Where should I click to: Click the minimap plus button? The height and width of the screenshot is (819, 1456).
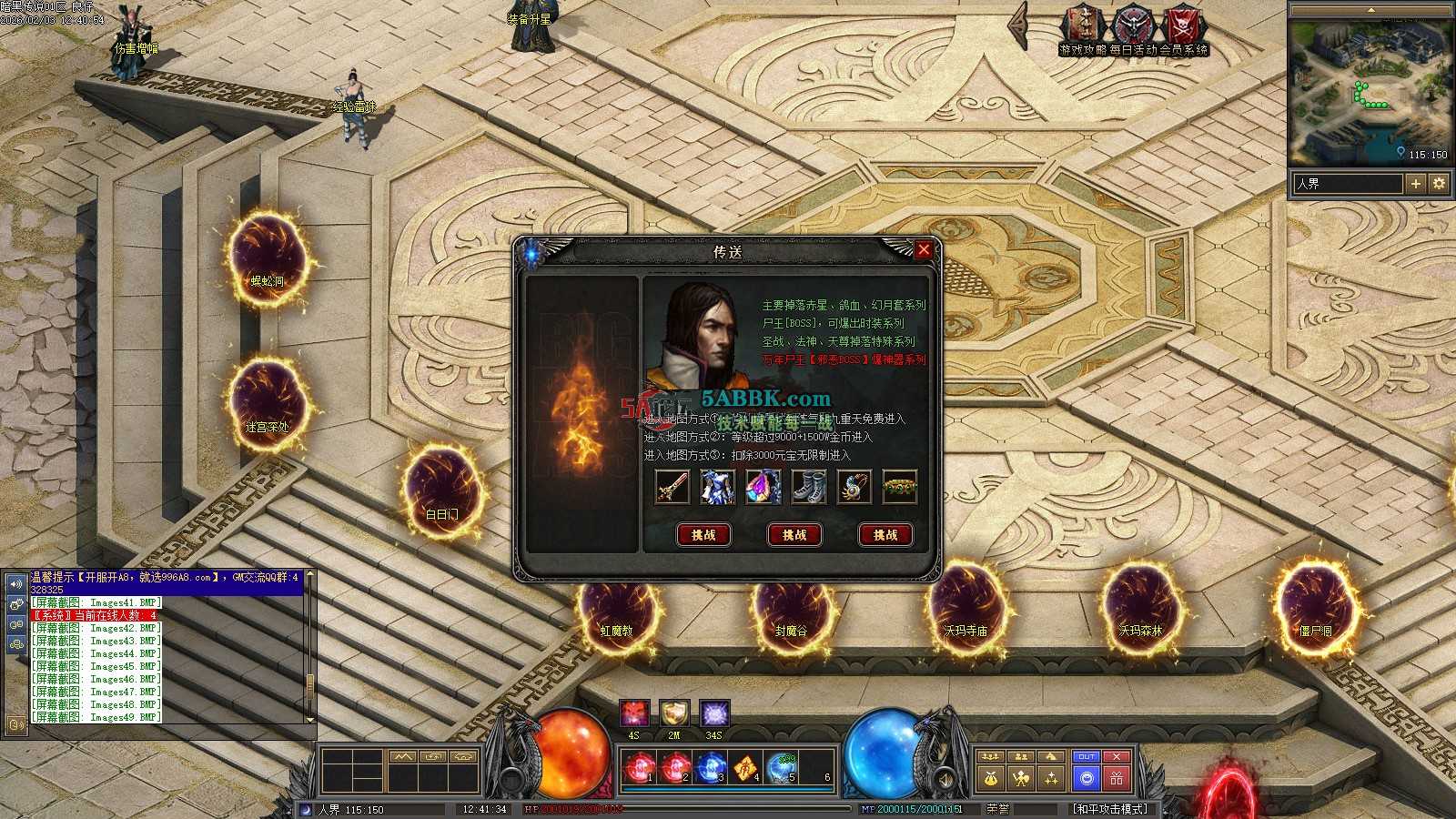click(1416, 184)
